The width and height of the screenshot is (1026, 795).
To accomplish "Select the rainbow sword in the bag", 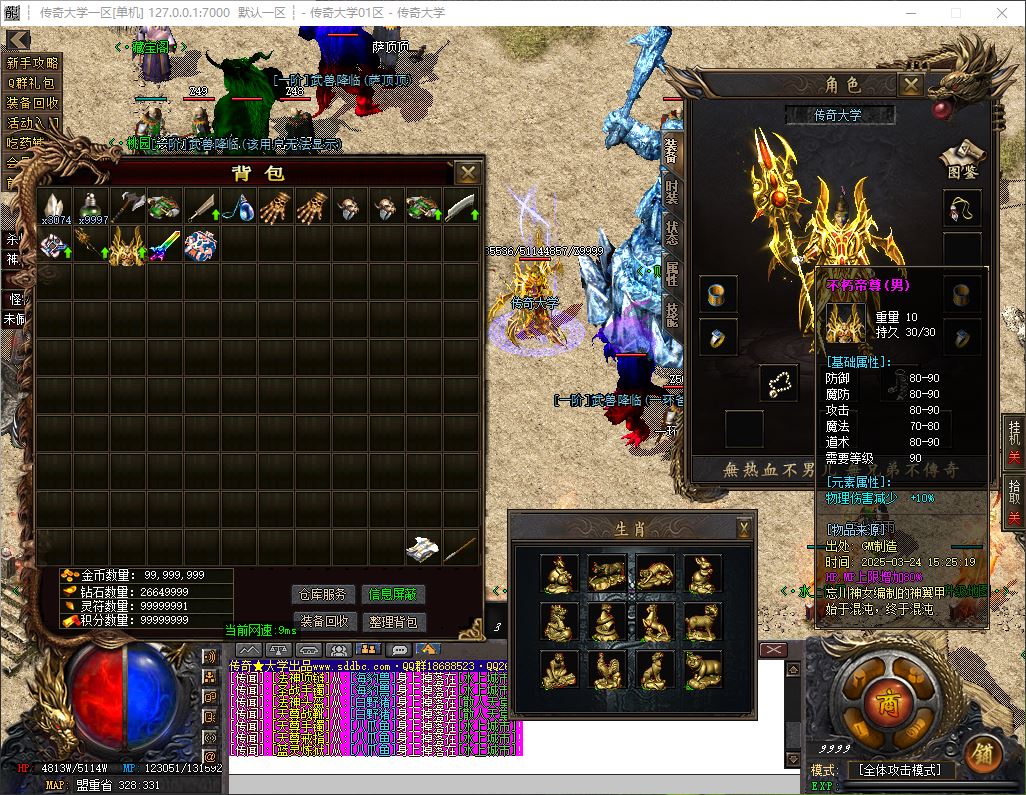I will pos(164,245).
